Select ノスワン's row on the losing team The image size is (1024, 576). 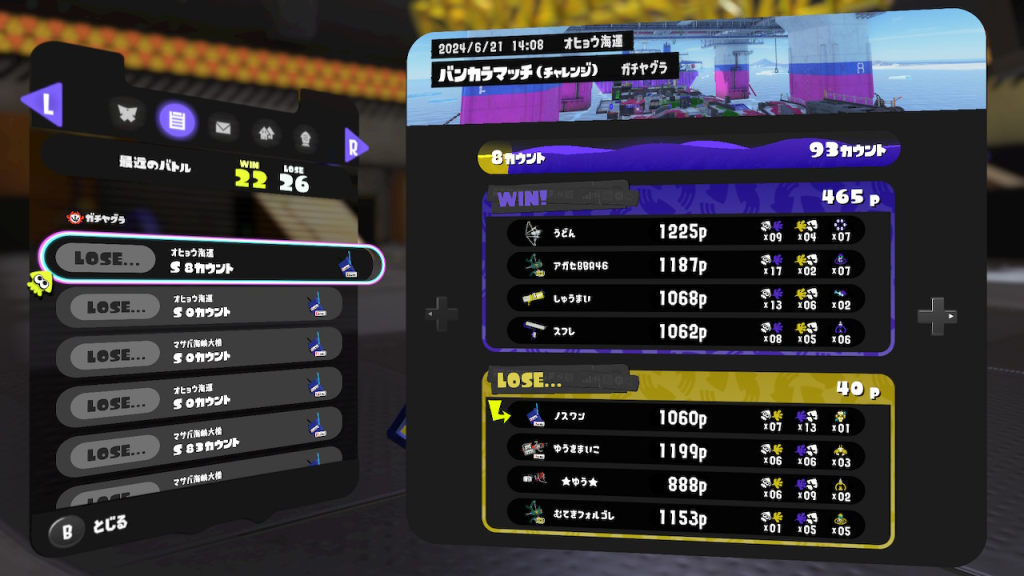tap(685, 418)
